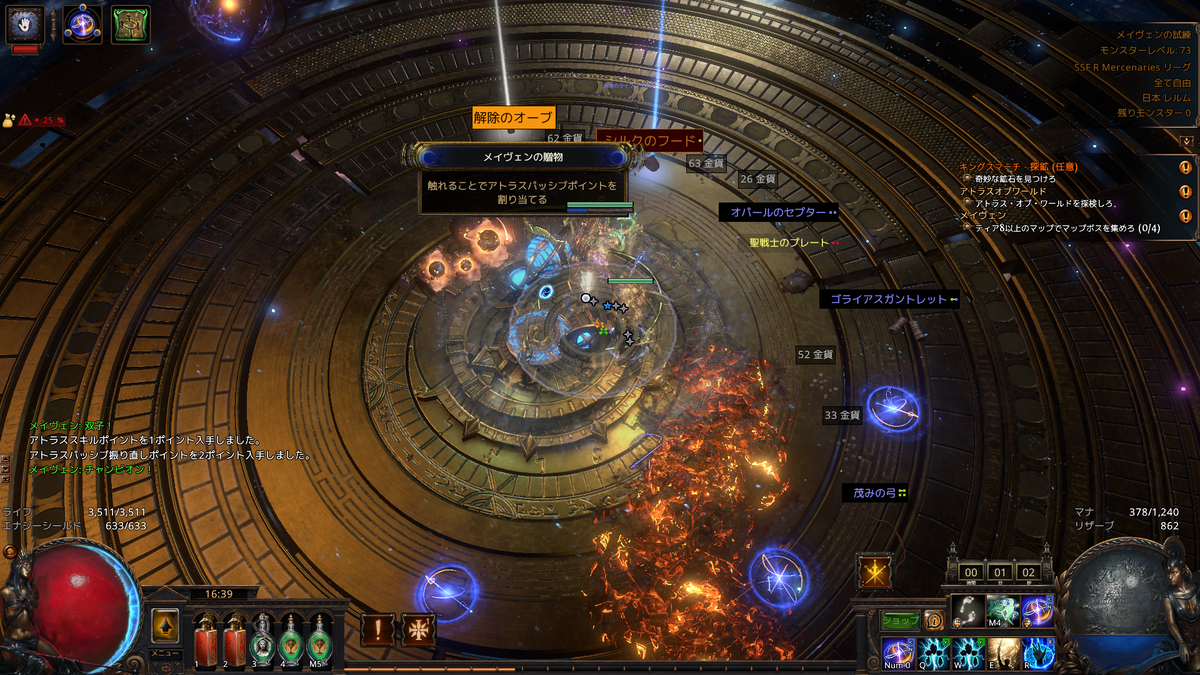This screenshot has height=675, width=1200.
Task: Select the footprints move skill slot
Action: pyautogui.click(x=968, y=610)
